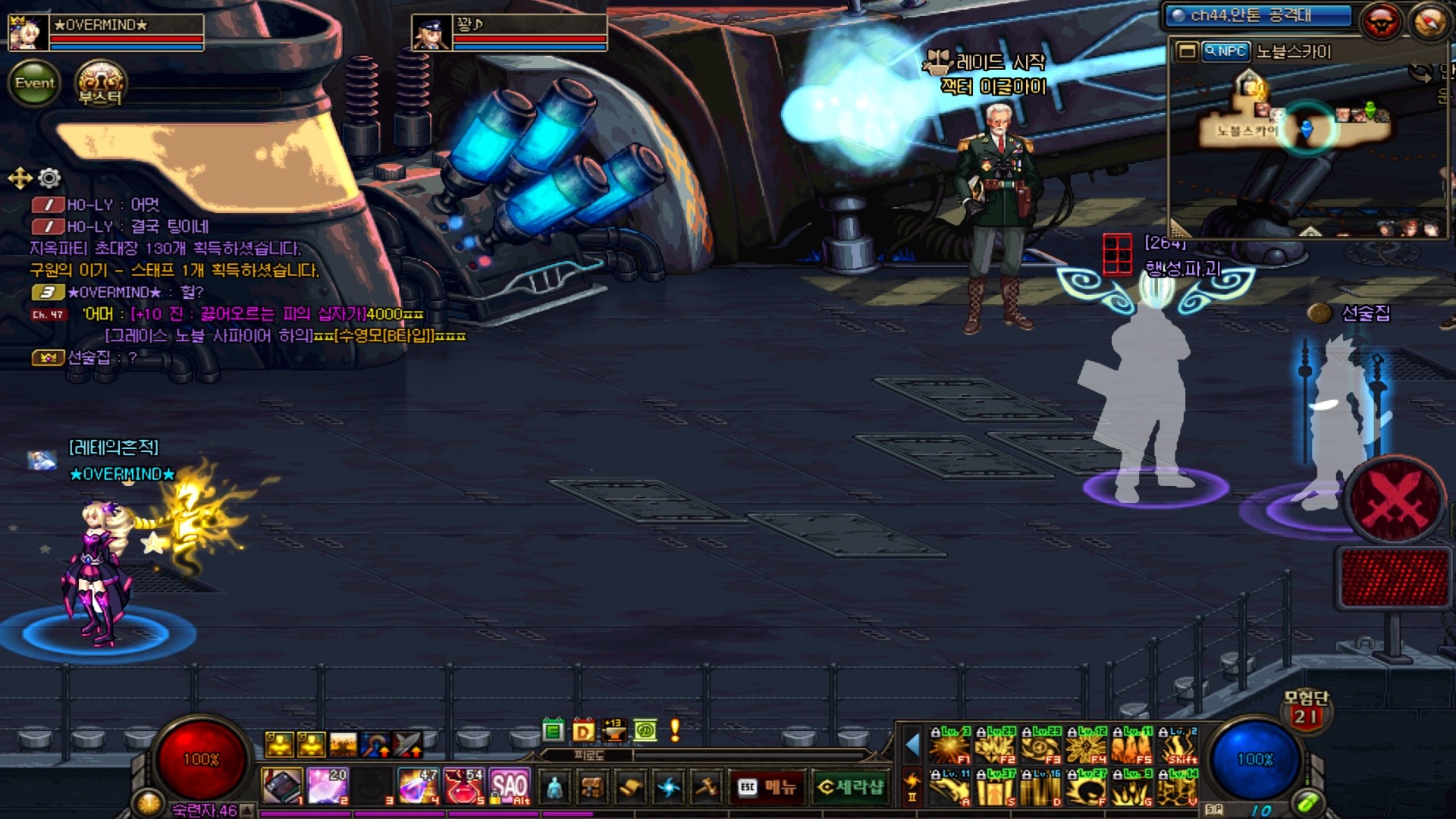Select the ch44 channel selector bar
The image size is (1456, 819).
pos(1258,16)
